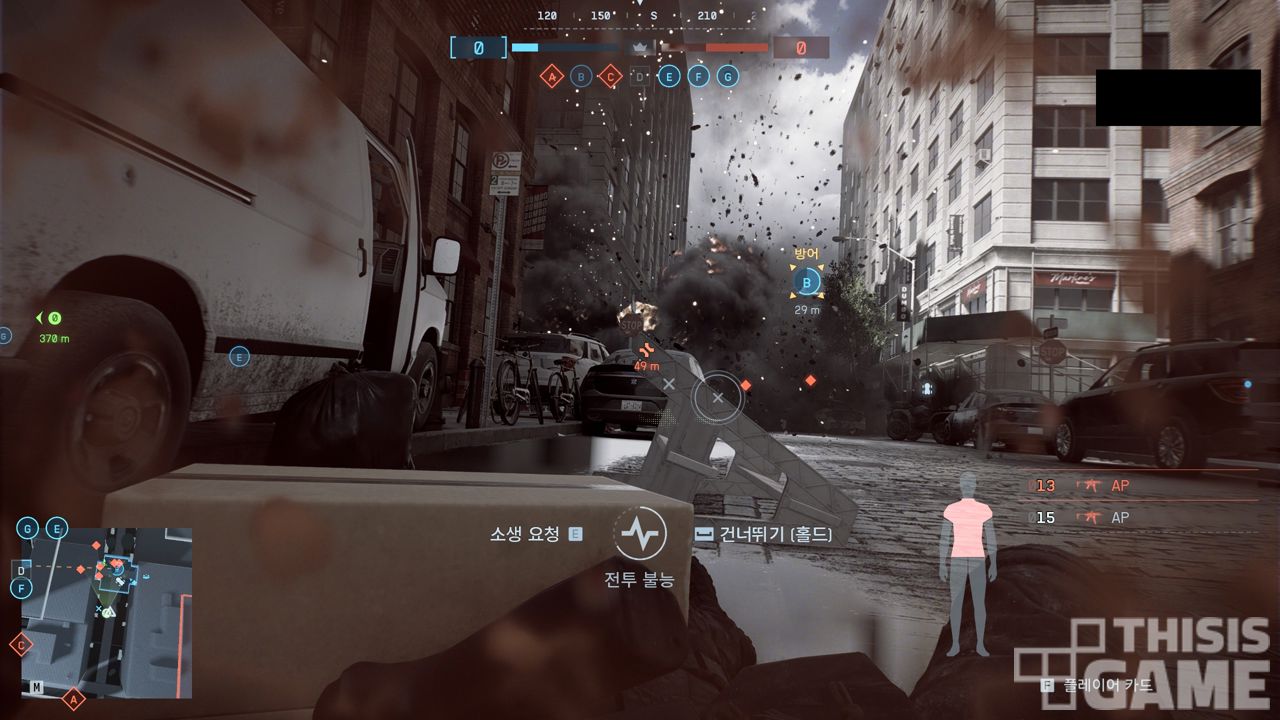Select objective C in the top objective row
Image resolution: width=1280 pixels, height=720 pixels.
pyautogui.click(x=610, y=76)
